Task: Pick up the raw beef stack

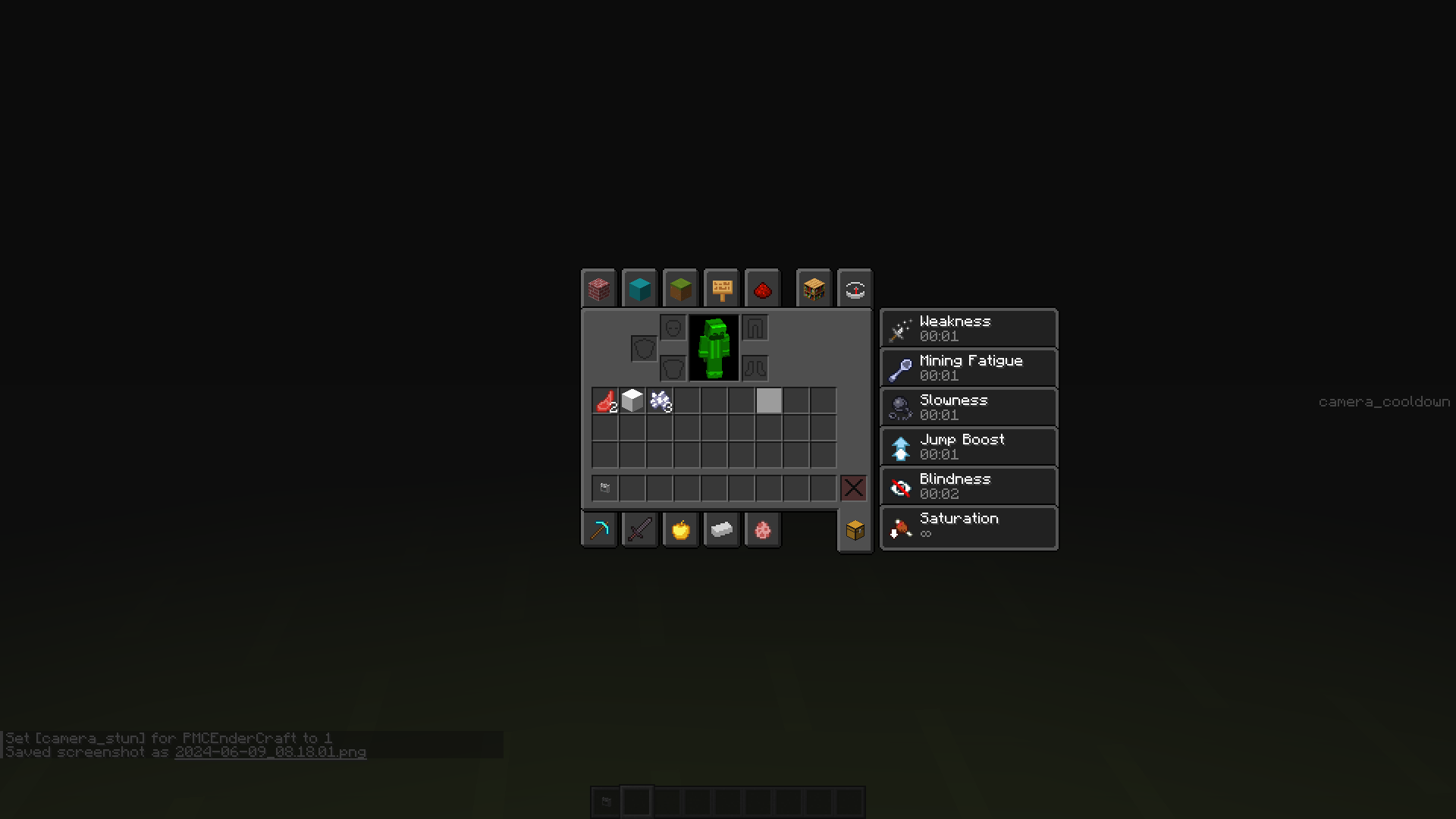Action: [604, 400]
